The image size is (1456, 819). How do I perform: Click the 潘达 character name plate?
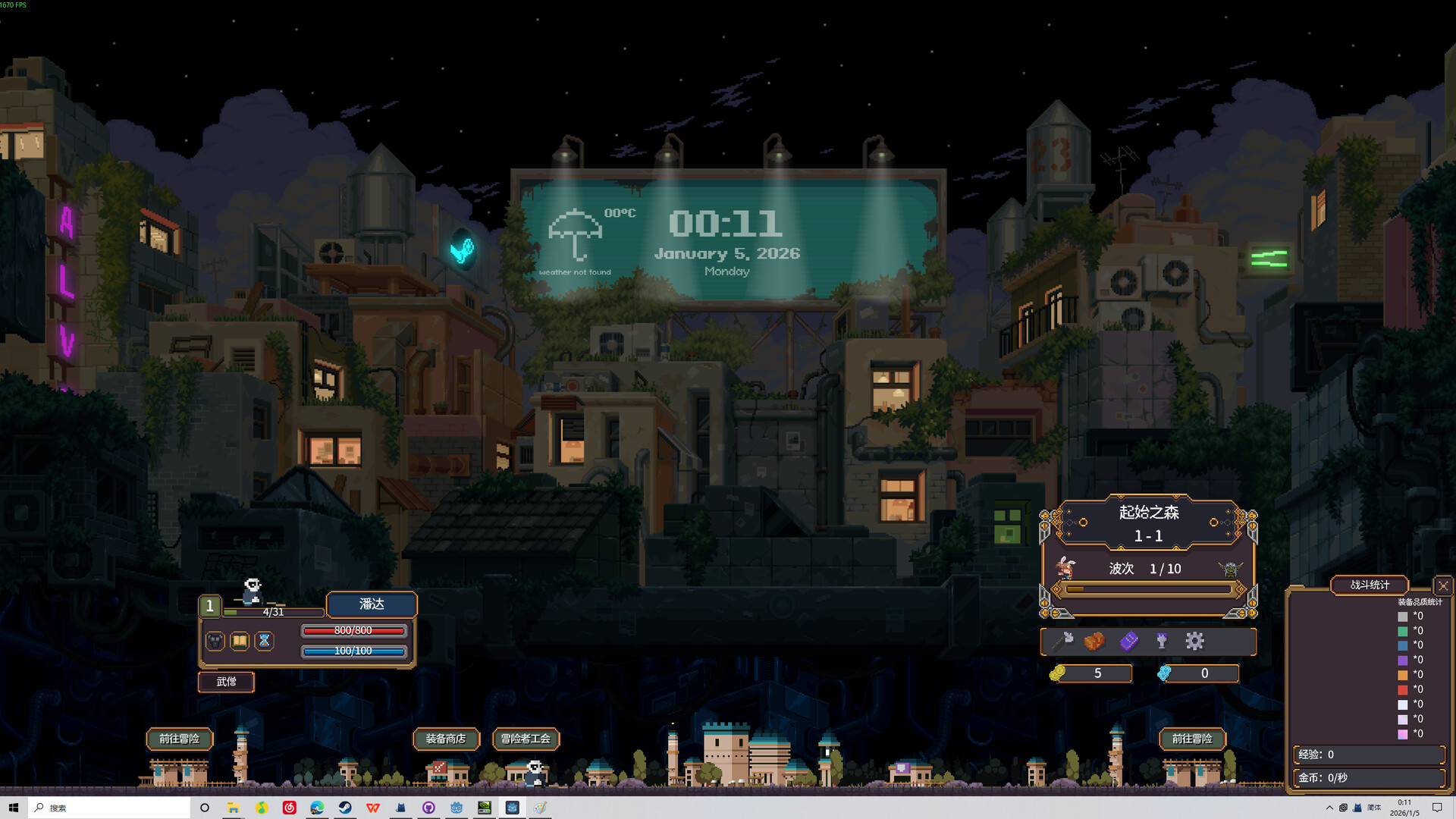click(x=371, y=604)
